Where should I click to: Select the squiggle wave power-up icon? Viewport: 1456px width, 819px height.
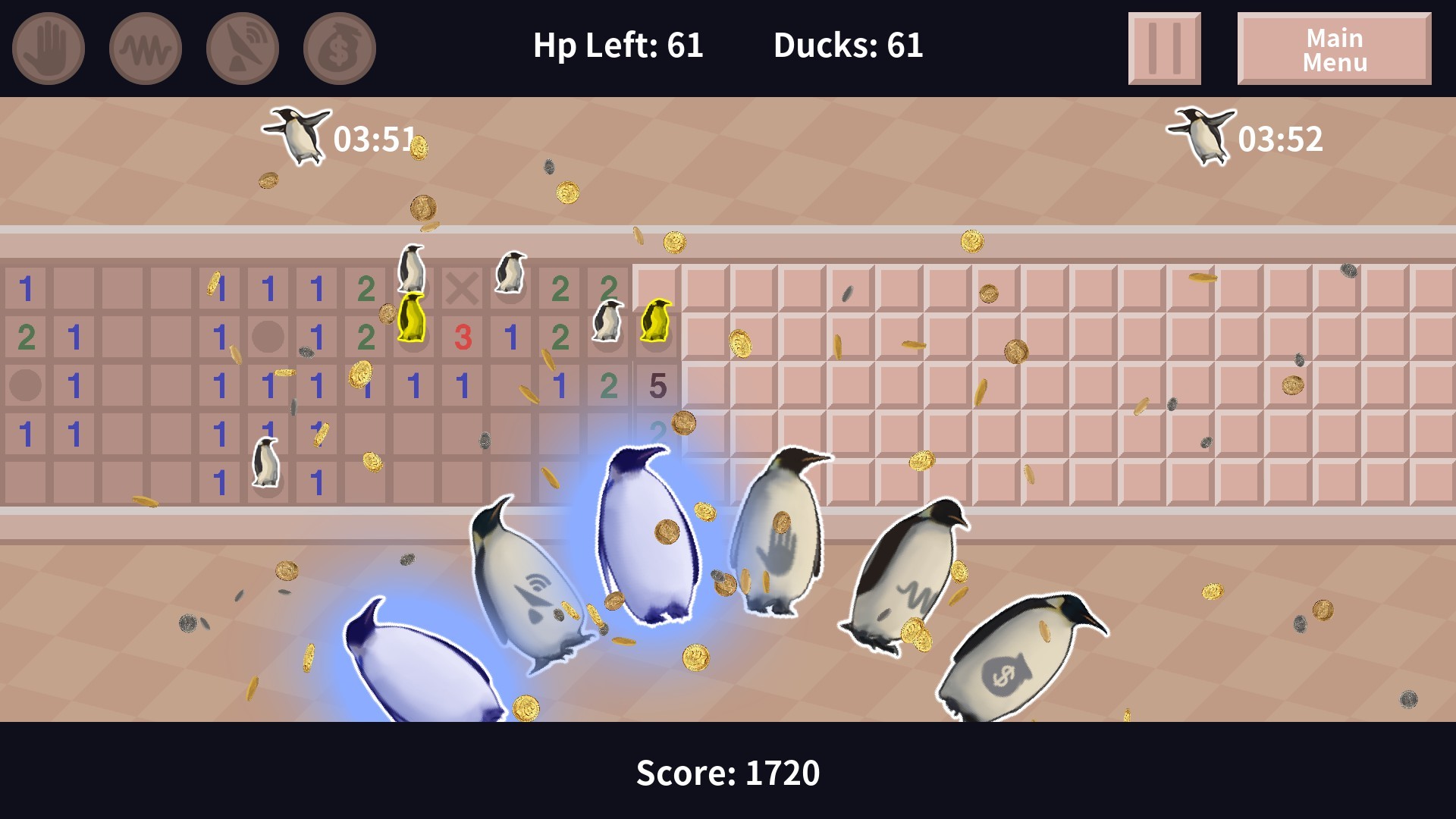click(144, 47)
